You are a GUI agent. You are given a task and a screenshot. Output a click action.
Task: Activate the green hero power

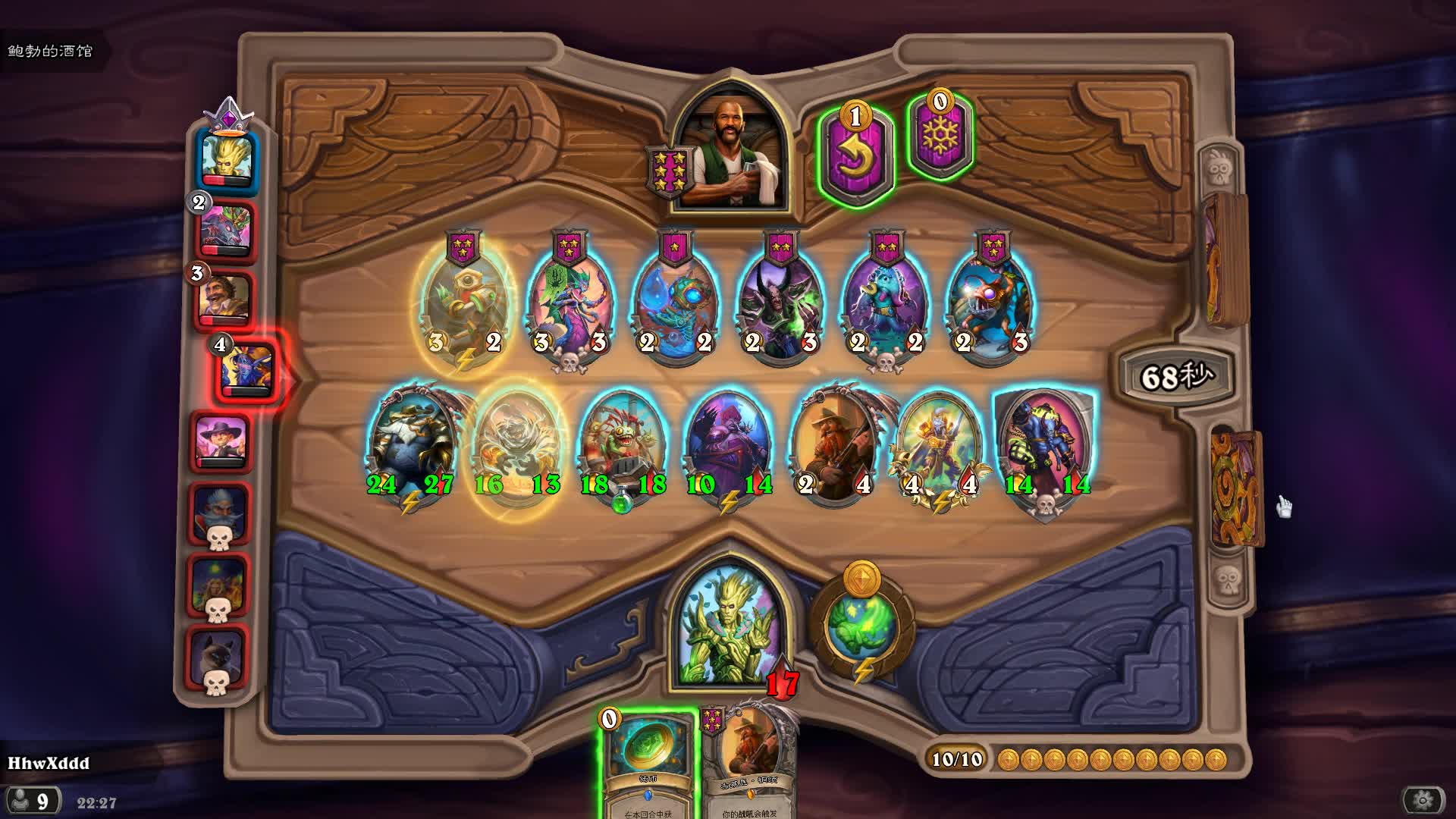(862, 626)
